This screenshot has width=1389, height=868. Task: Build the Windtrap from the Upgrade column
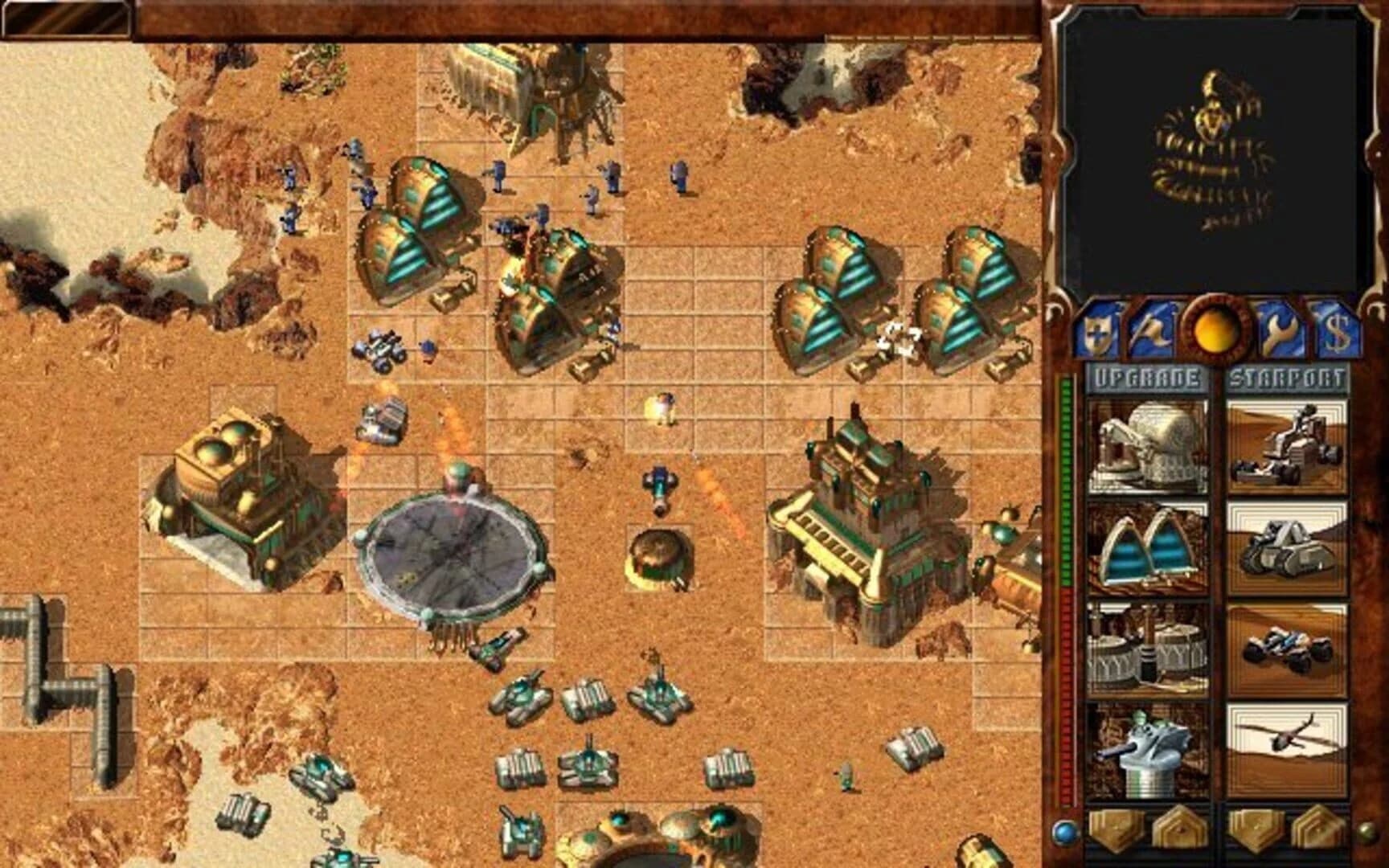(1147, 547)
